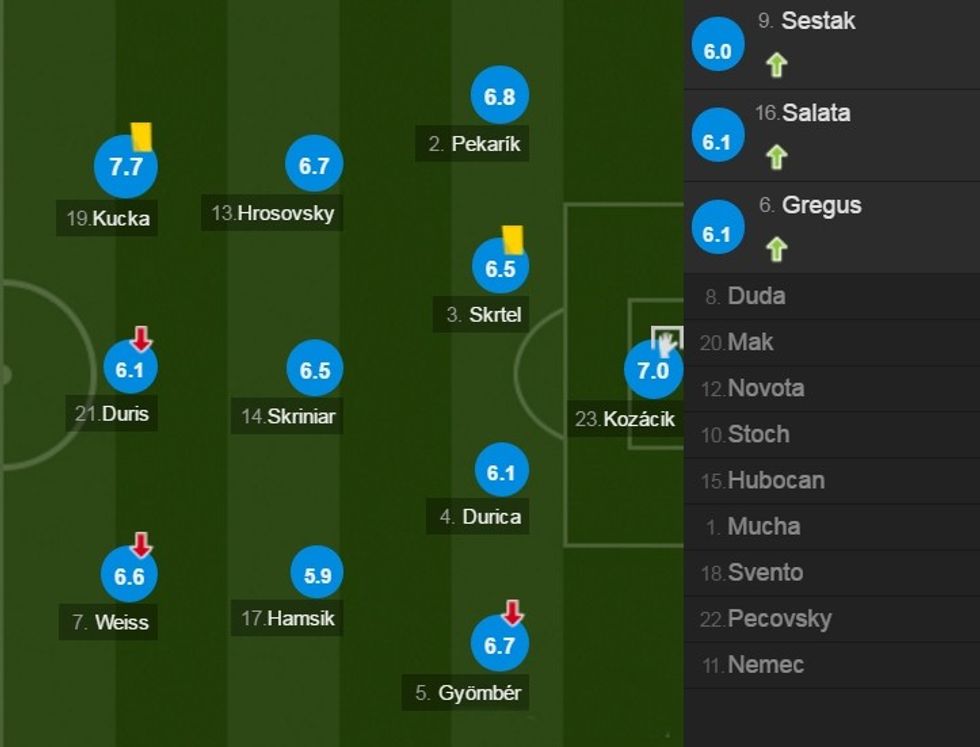Open substitute Salata's row
Image resolution: width=980 pixels, height=747 pixels.
(816, 113)
